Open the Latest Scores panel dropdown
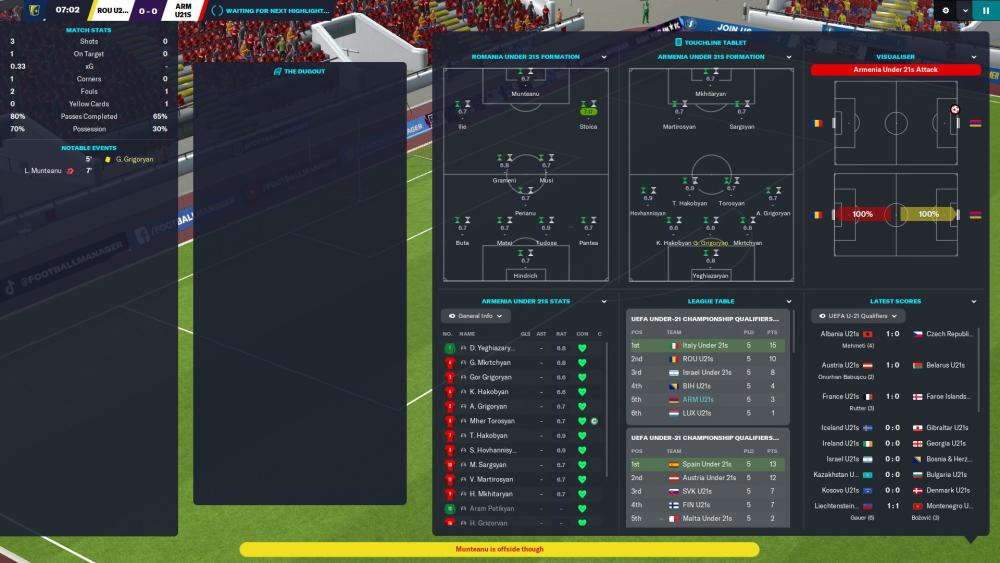 pos(974,301)
